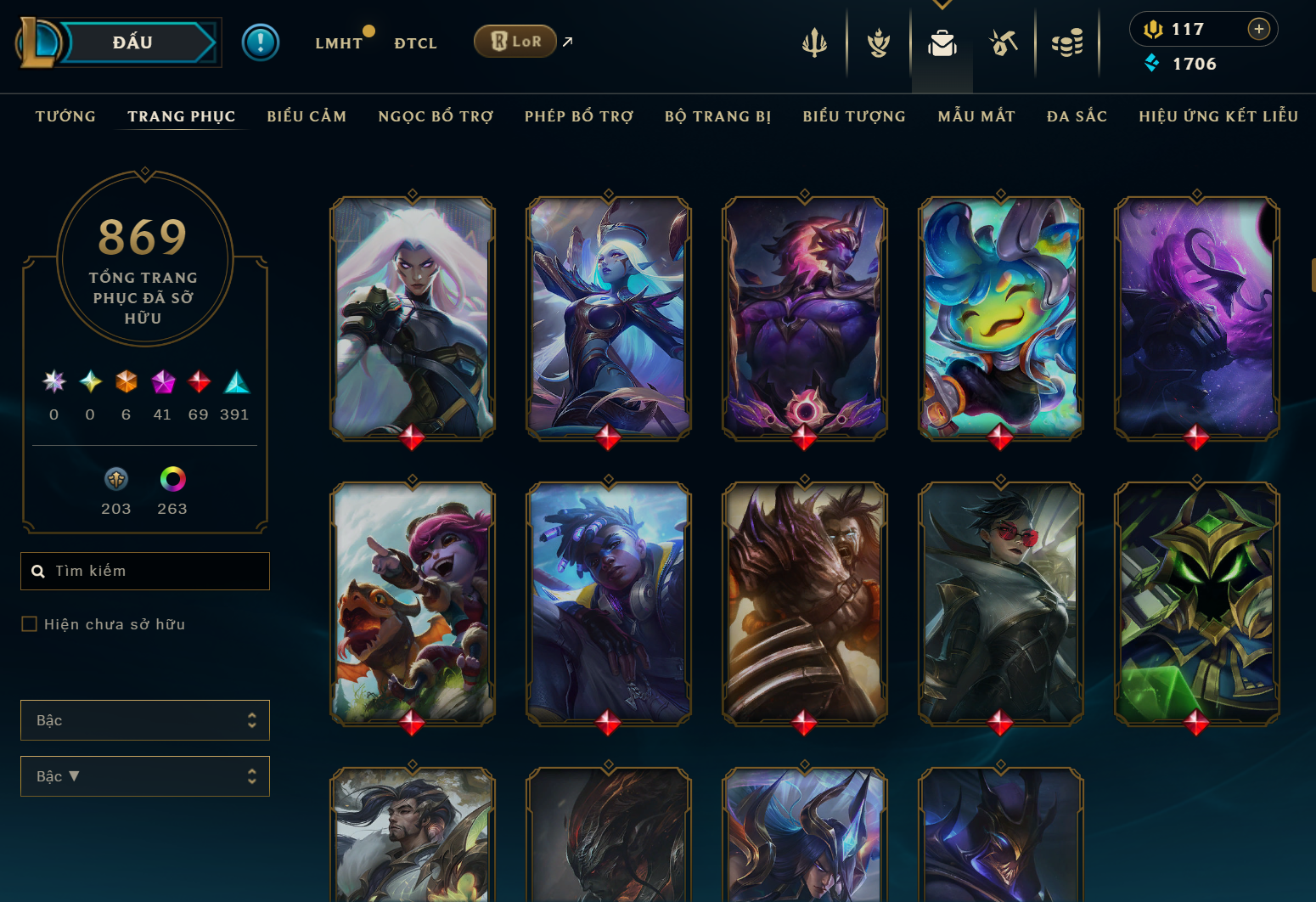This screenshot has width=1316, height=902.
Task: Go to the BIỂU TƯỢNG tab
Action: [854, 116]
